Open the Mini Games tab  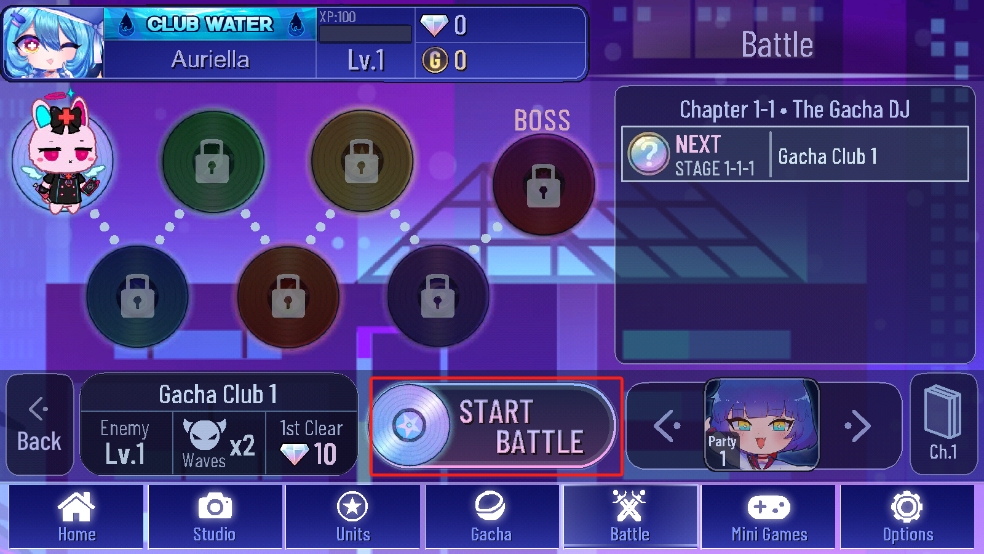(769, 516)
